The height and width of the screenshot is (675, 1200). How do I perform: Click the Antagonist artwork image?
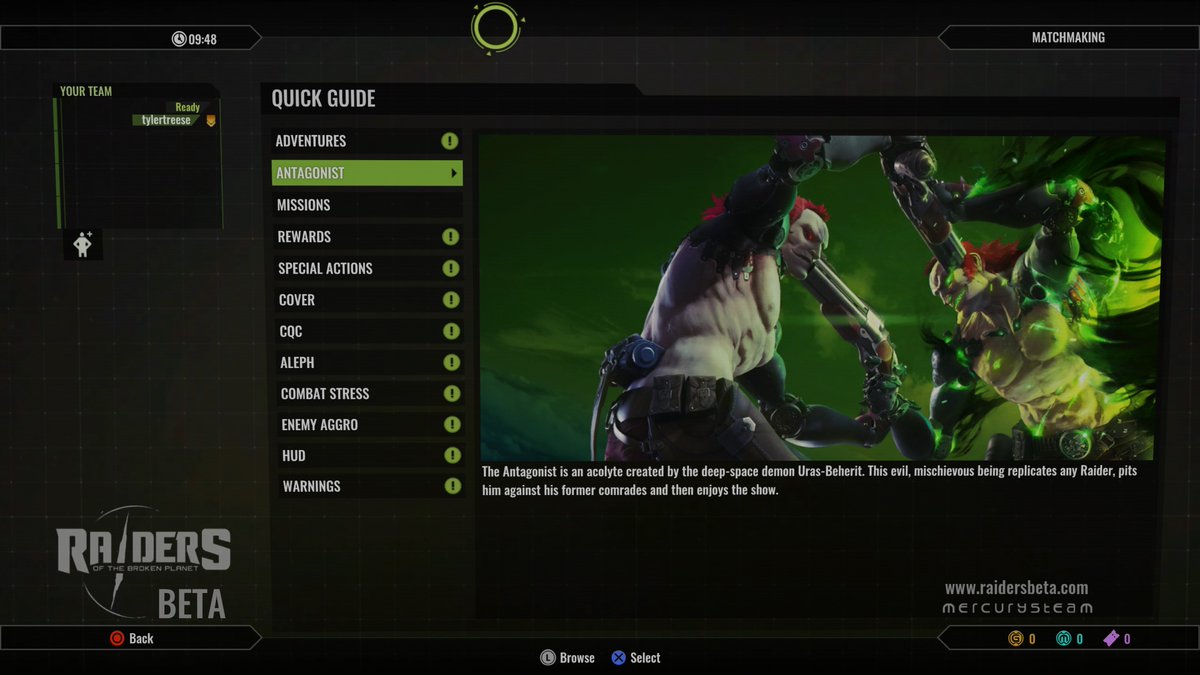[820, 298]
